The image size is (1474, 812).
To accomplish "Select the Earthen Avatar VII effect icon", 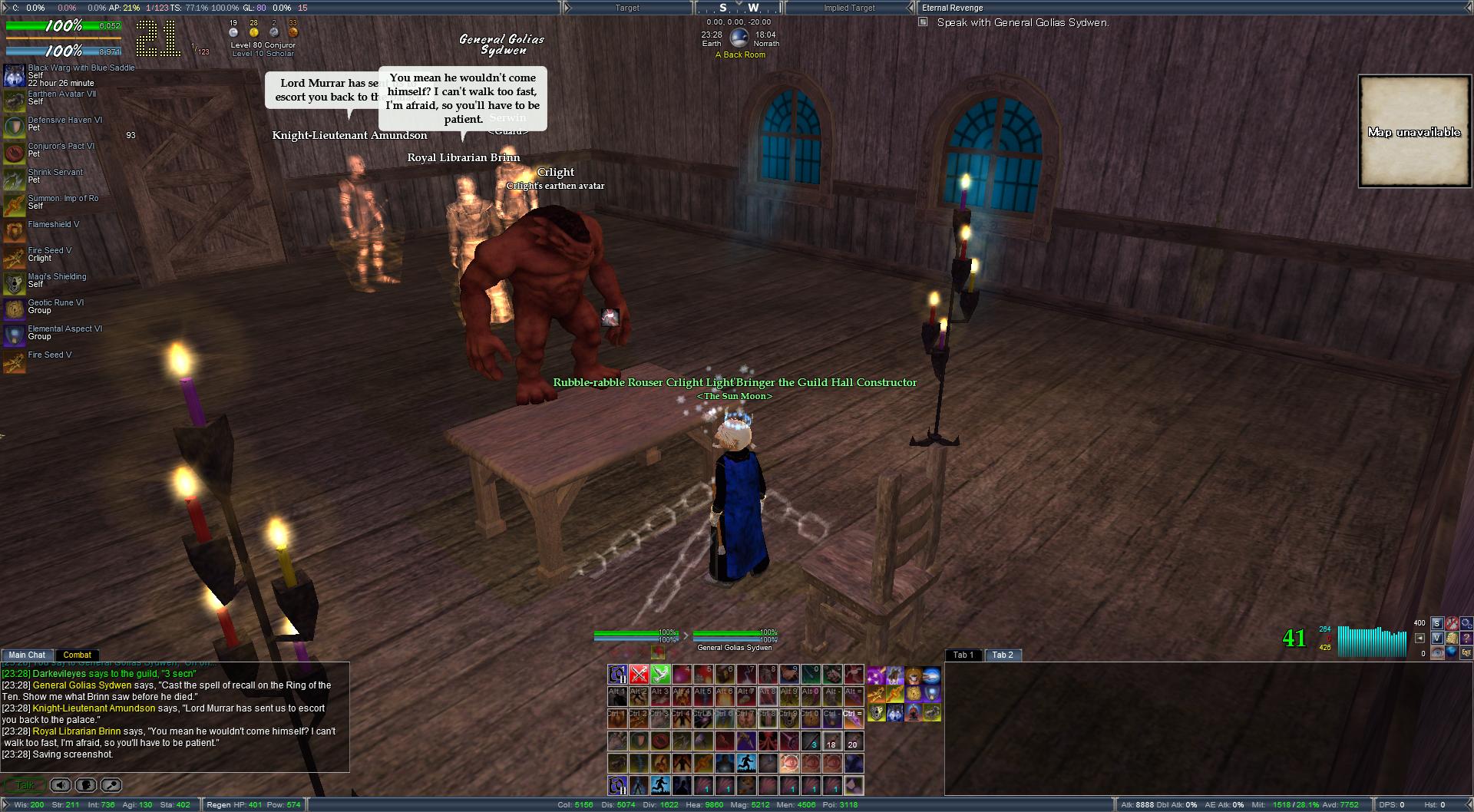I will pos(15,101).
